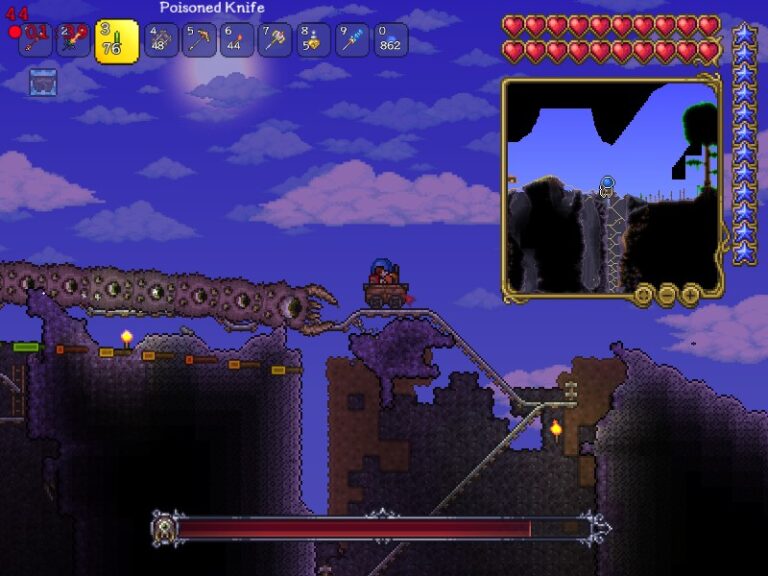The height and width of the screenshot is (576, 768).
Task: Select the Poisoned Knife hotbar slot
Action: click(116, 42)
